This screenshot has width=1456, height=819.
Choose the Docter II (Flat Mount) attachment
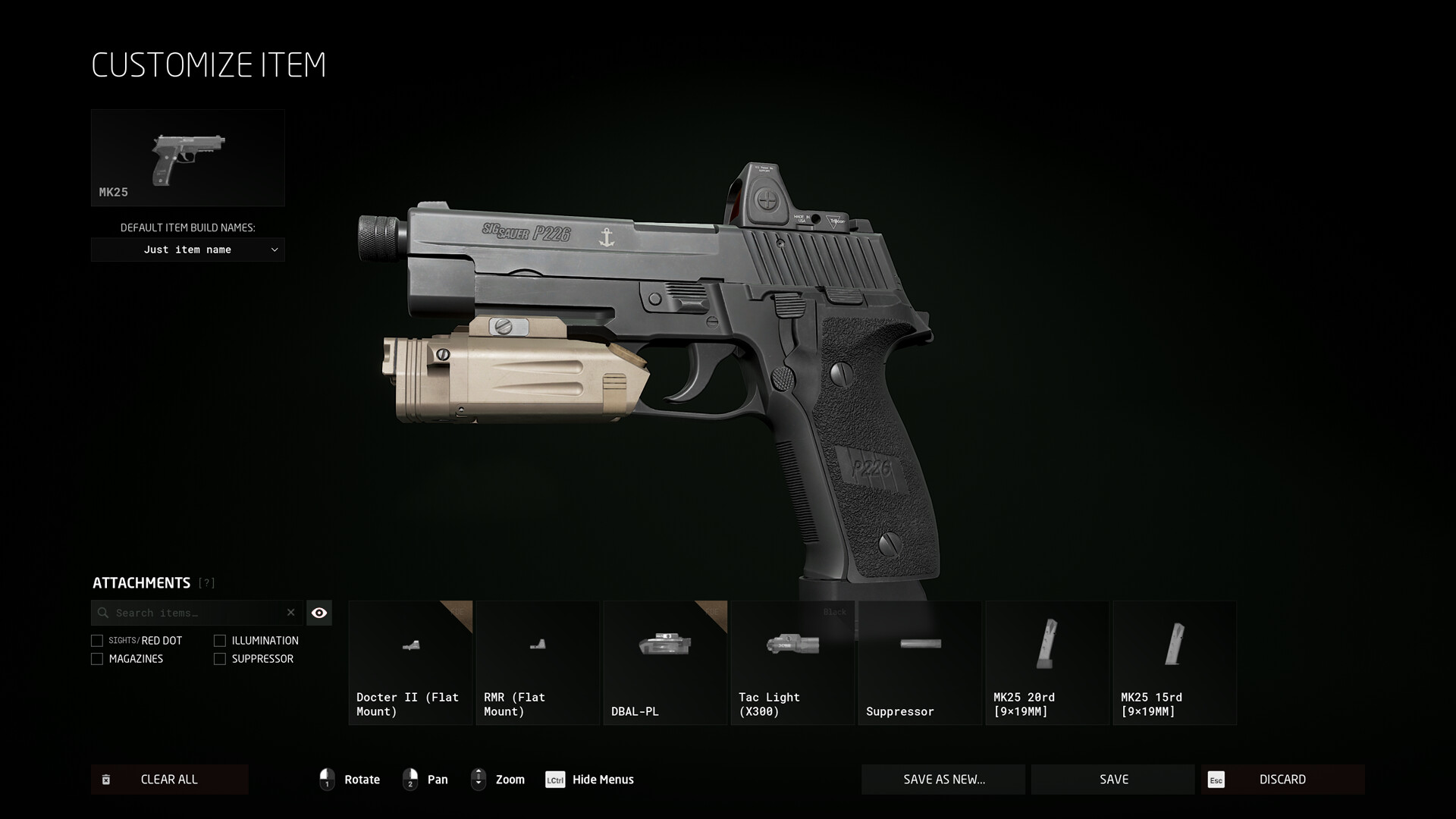(x=410, y=663)
